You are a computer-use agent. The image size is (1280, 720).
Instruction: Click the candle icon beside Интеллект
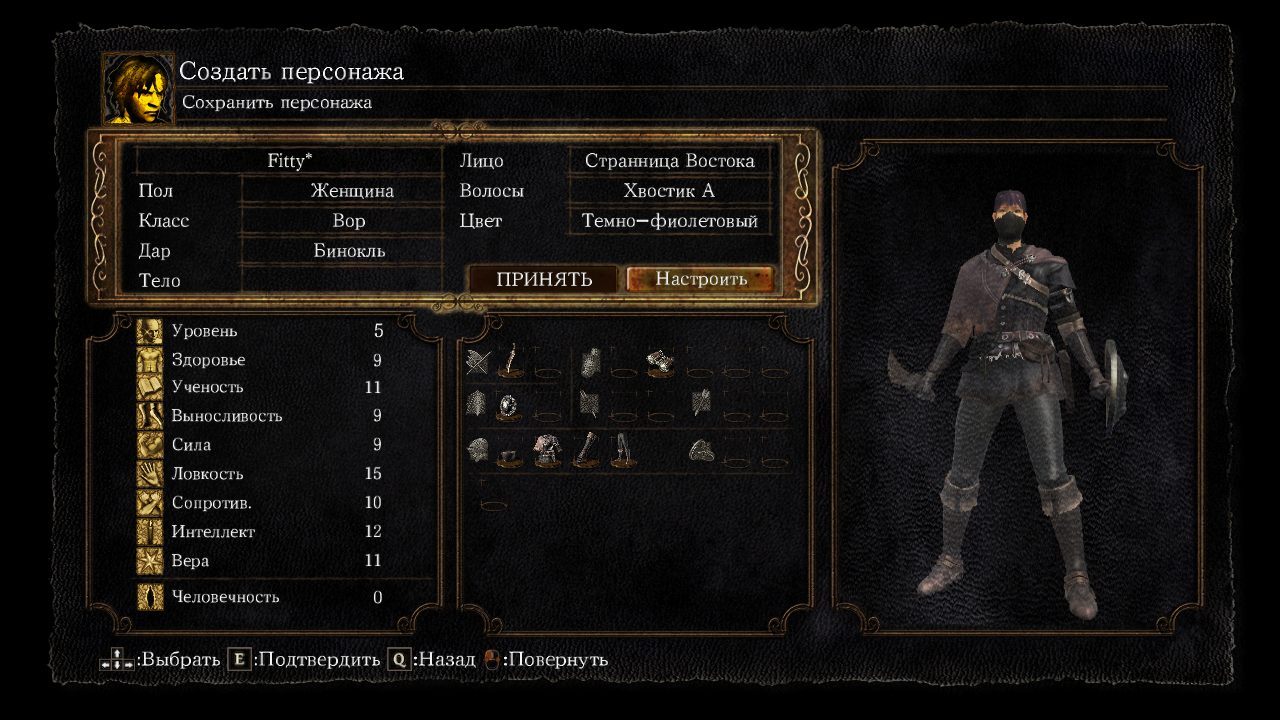(151, 531)
